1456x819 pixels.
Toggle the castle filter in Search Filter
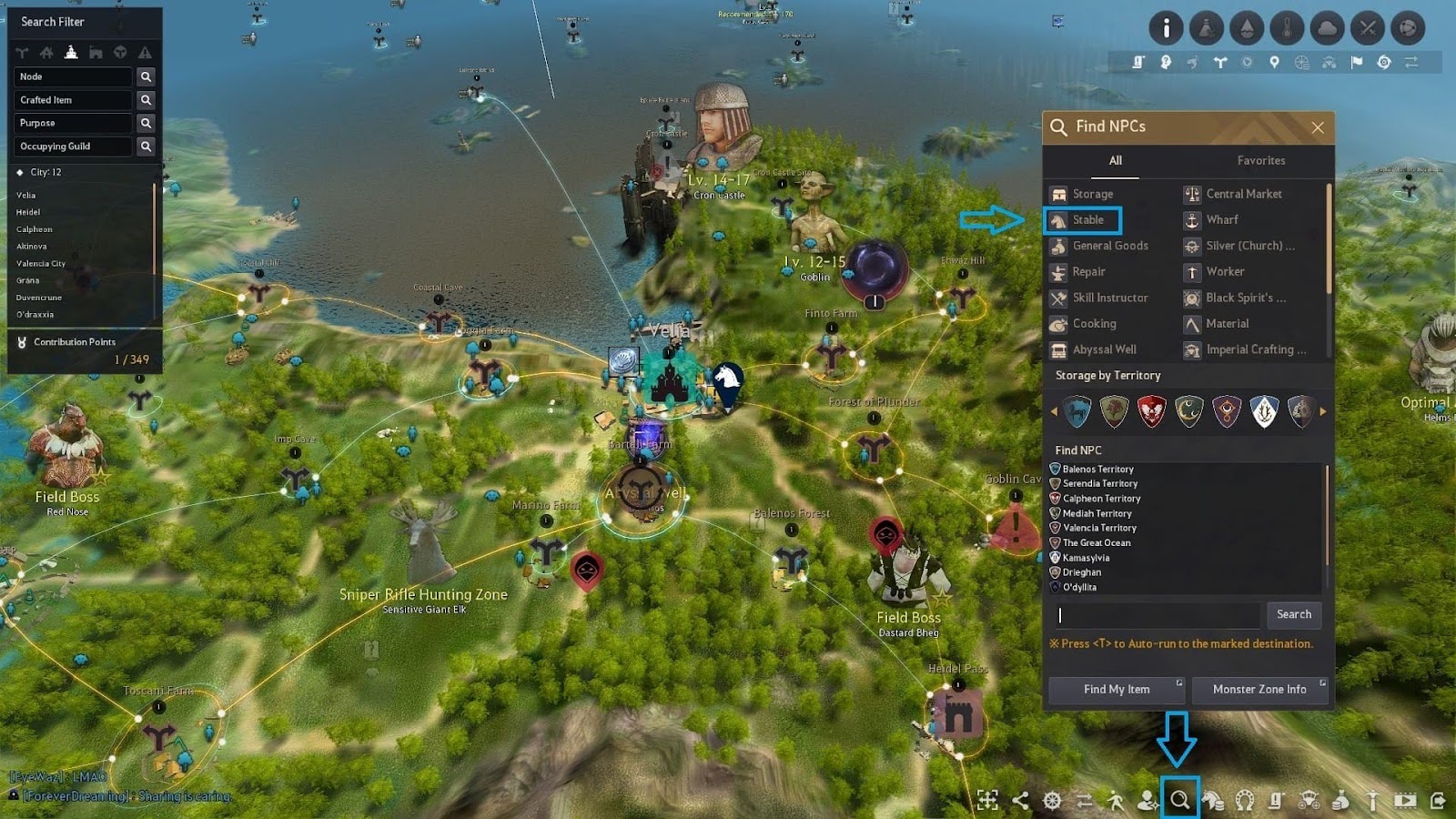pos(73,53)
